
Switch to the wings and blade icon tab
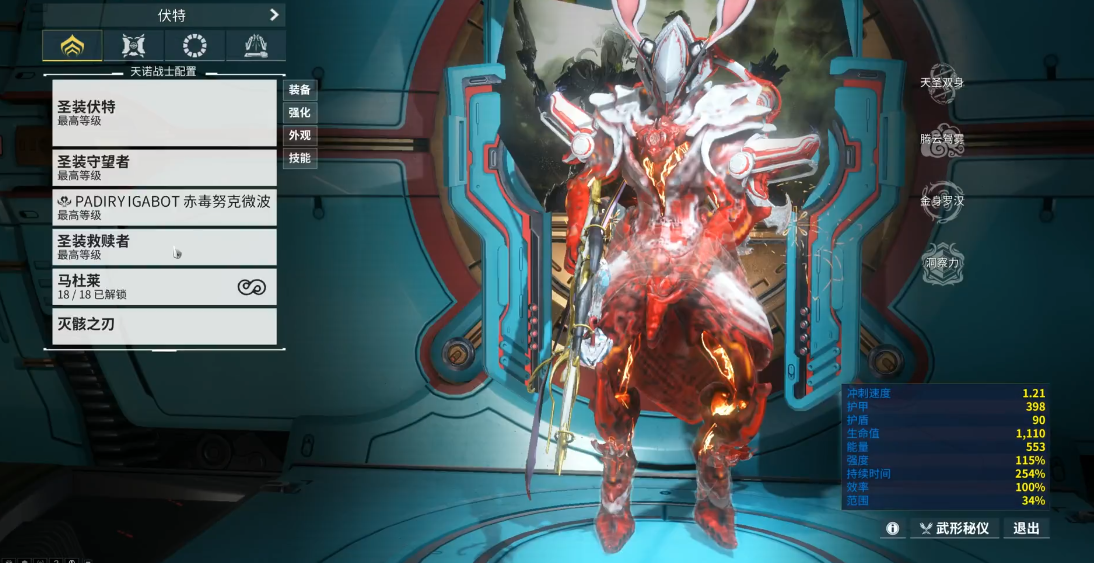point(255,45)
